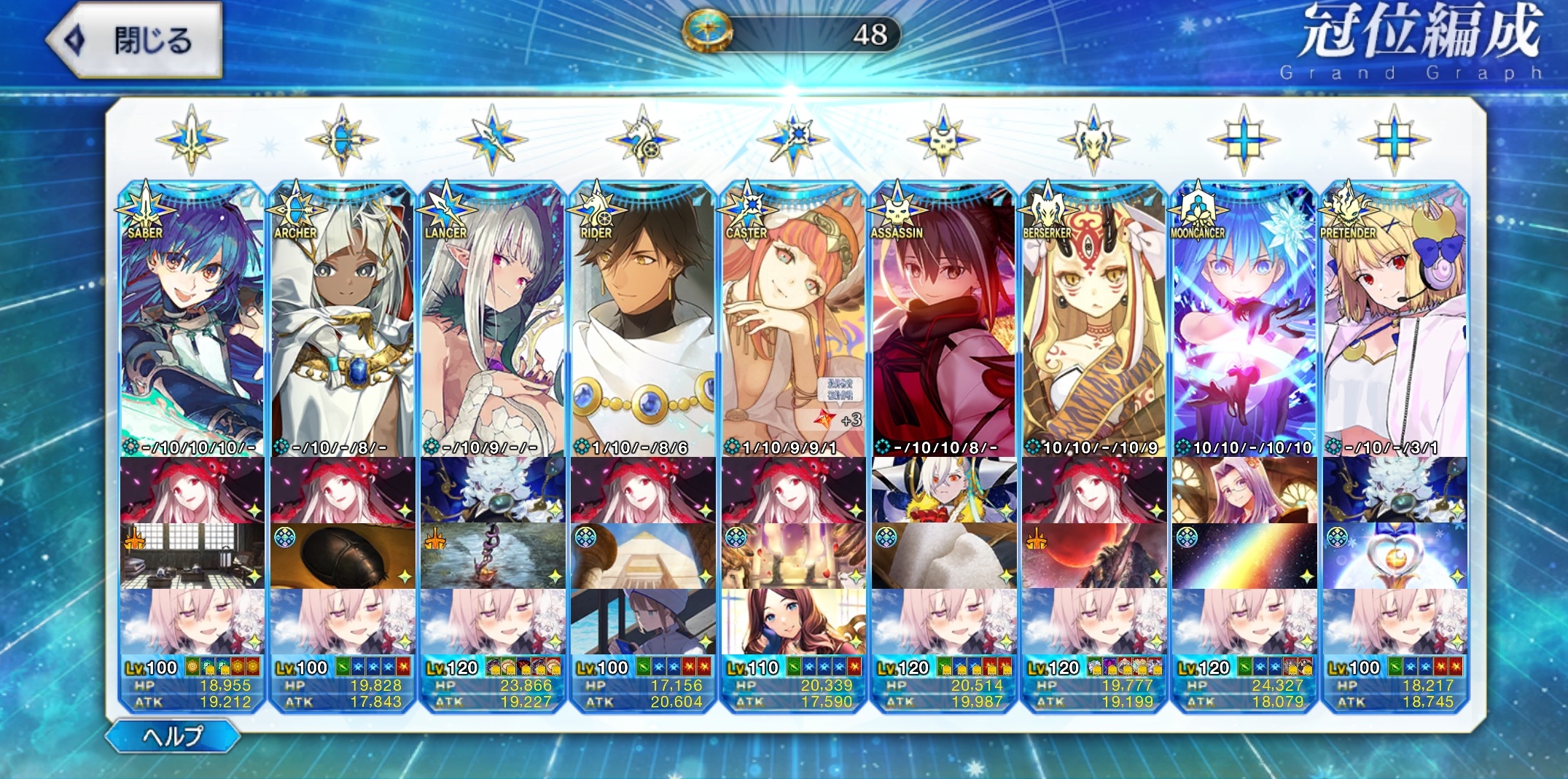The image size is (1568, 779).
Task: Select the pyramid craft essence under Rider
Action: (x=643, y=556)
